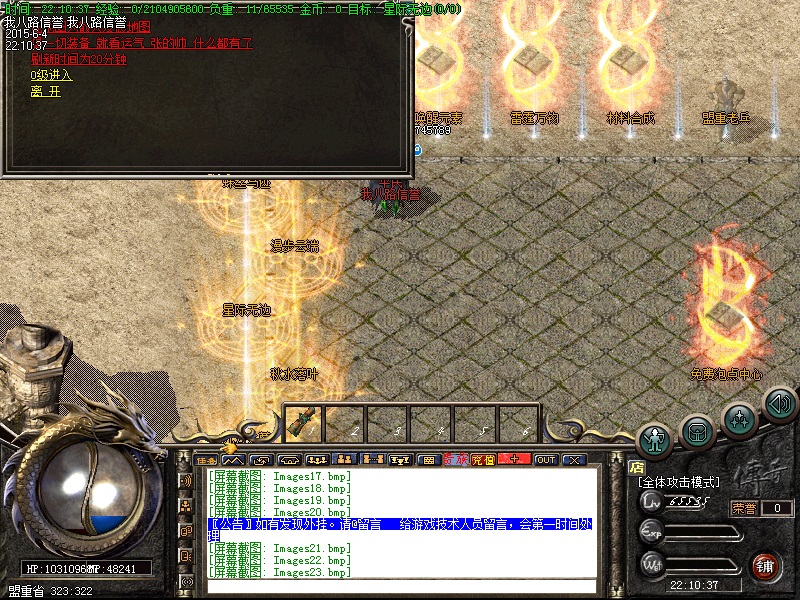Click the sound-wave chat channel side button

[x=186, y=482]
